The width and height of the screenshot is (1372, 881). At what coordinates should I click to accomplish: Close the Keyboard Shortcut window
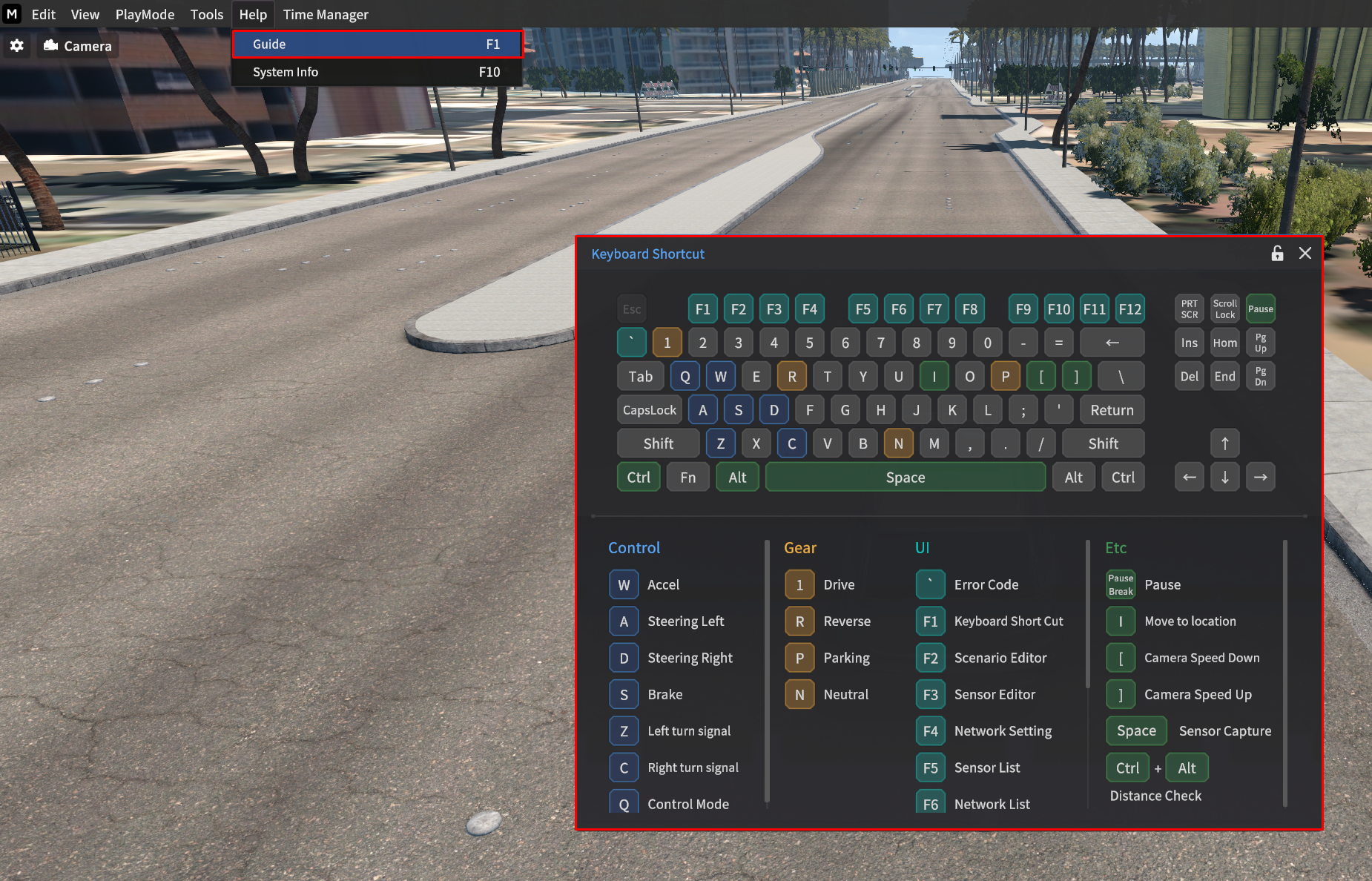(x=1305, y=254)
